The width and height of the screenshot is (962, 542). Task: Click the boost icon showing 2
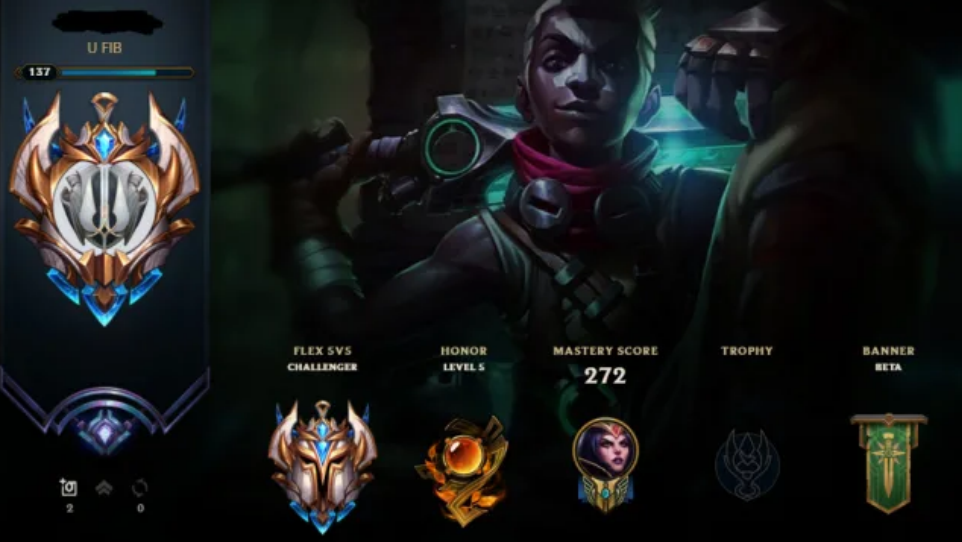pyautogui.click(x=68, y=488)
